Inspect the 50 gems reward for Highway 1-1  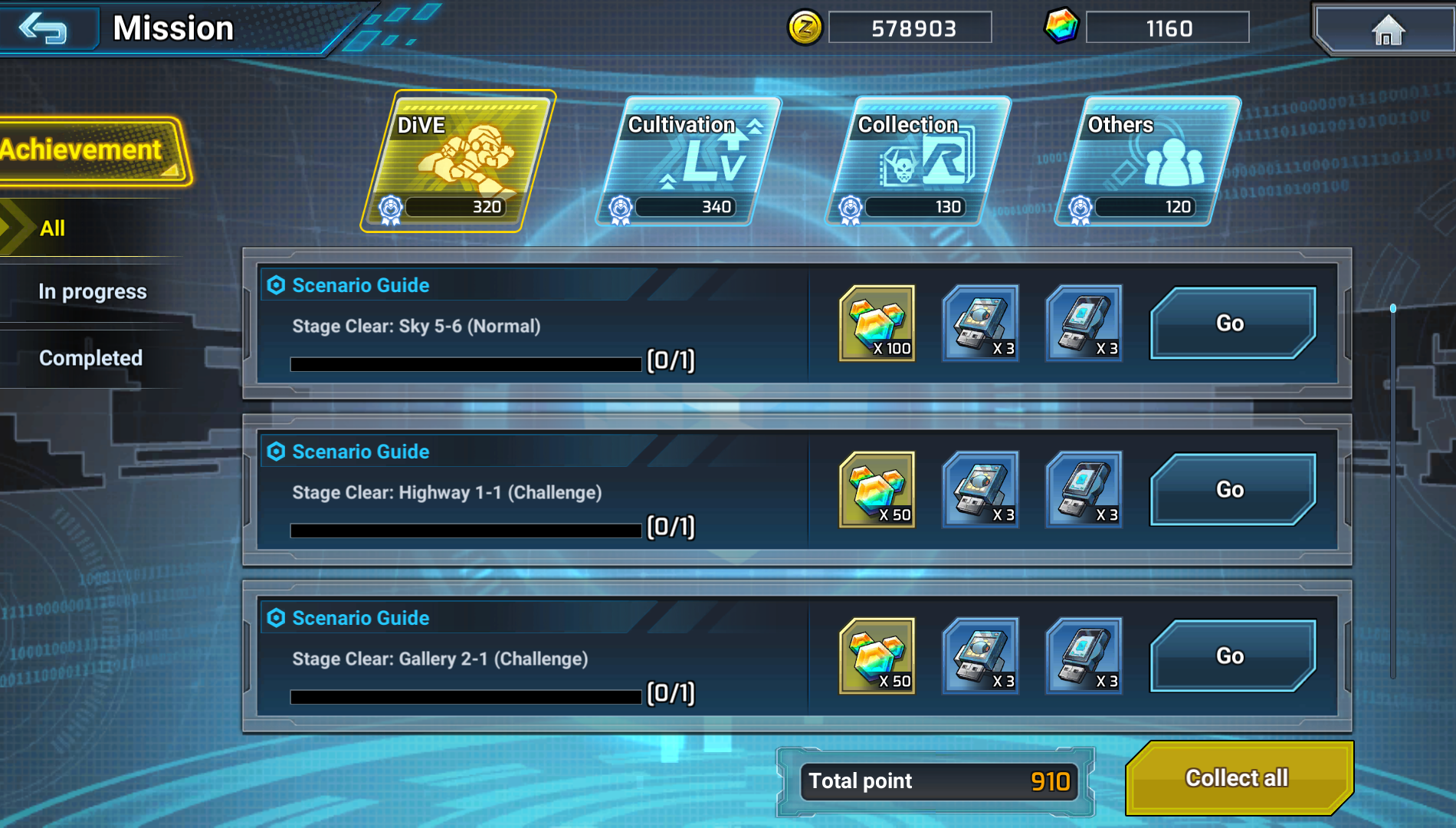[x=877, y=490]
